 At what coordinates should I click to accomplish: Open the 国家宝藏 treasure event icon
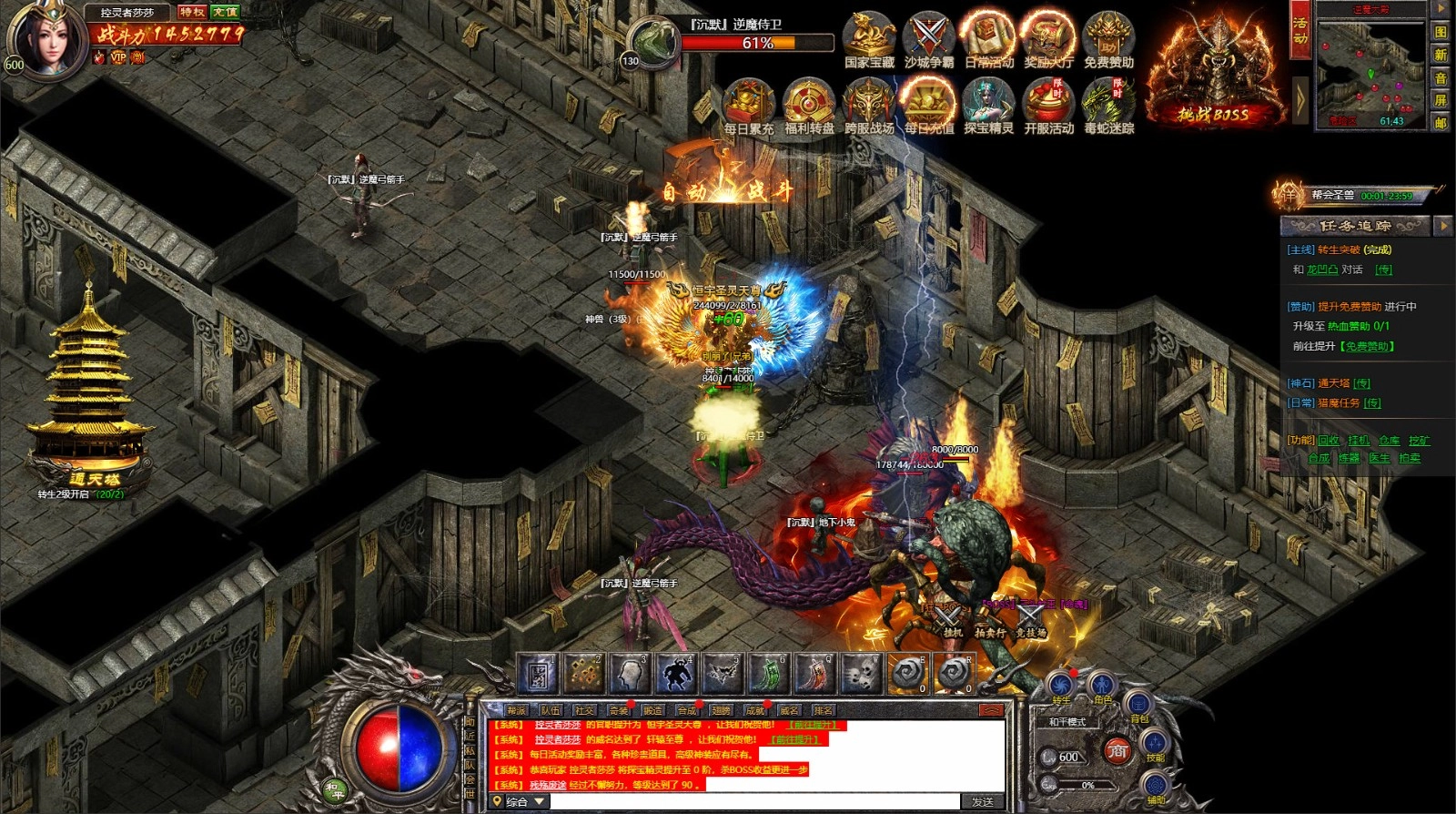[869, 38]
